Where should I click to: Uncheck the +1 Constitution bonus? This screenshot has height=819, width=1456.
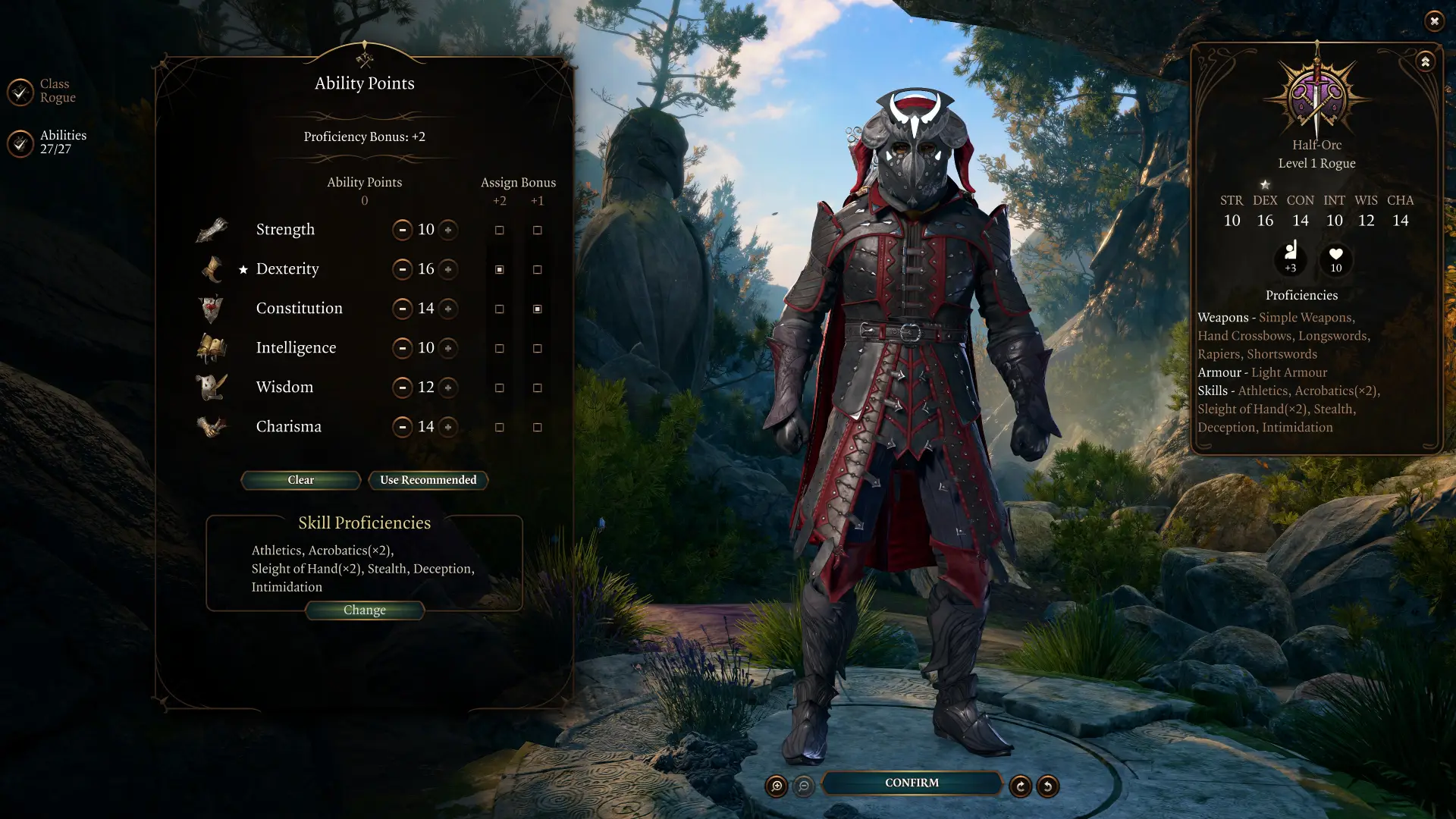pos(538,309)
